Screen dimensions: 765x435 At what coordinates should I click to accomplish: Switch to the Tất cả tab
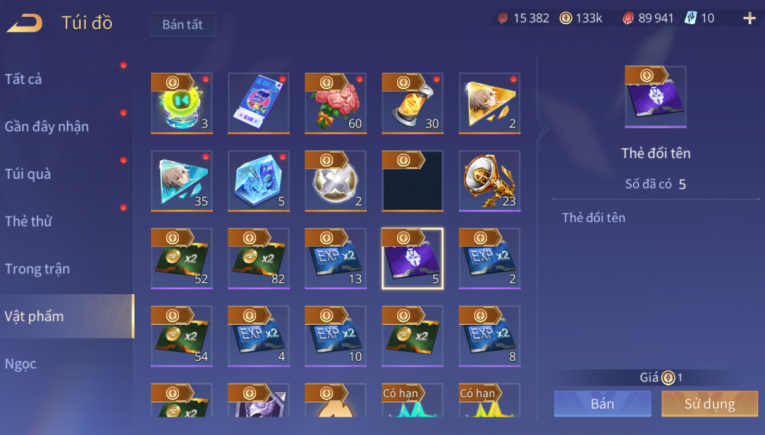24,78
